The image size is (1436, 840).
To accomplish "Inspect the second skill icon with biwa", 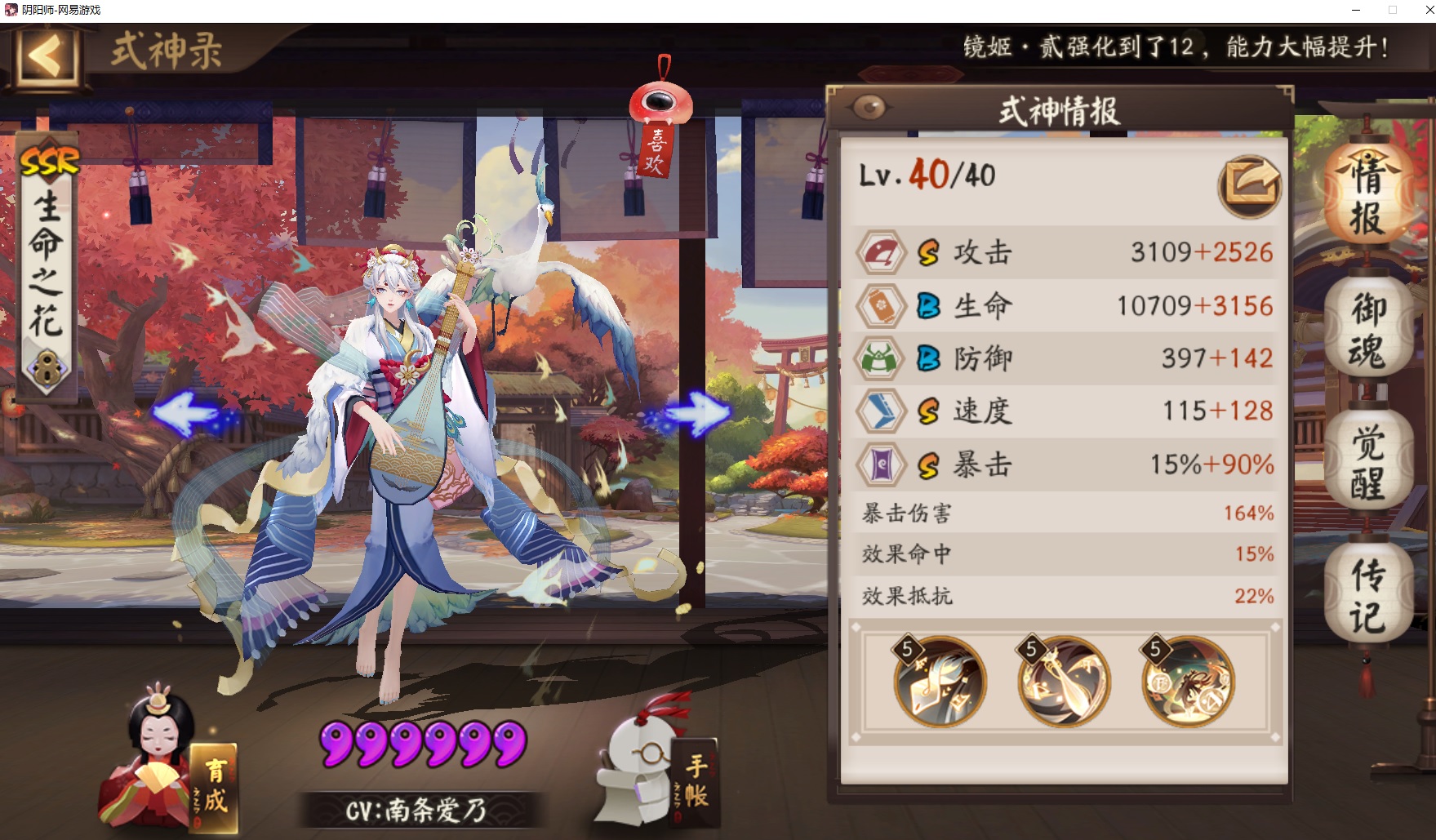I will pos(1064,682).
